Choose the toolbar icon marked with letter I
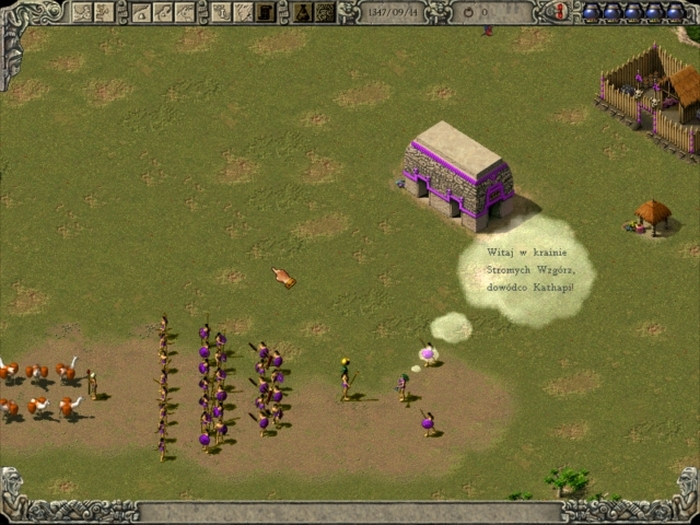Viewport: 700px width, 525px height. 221,12
